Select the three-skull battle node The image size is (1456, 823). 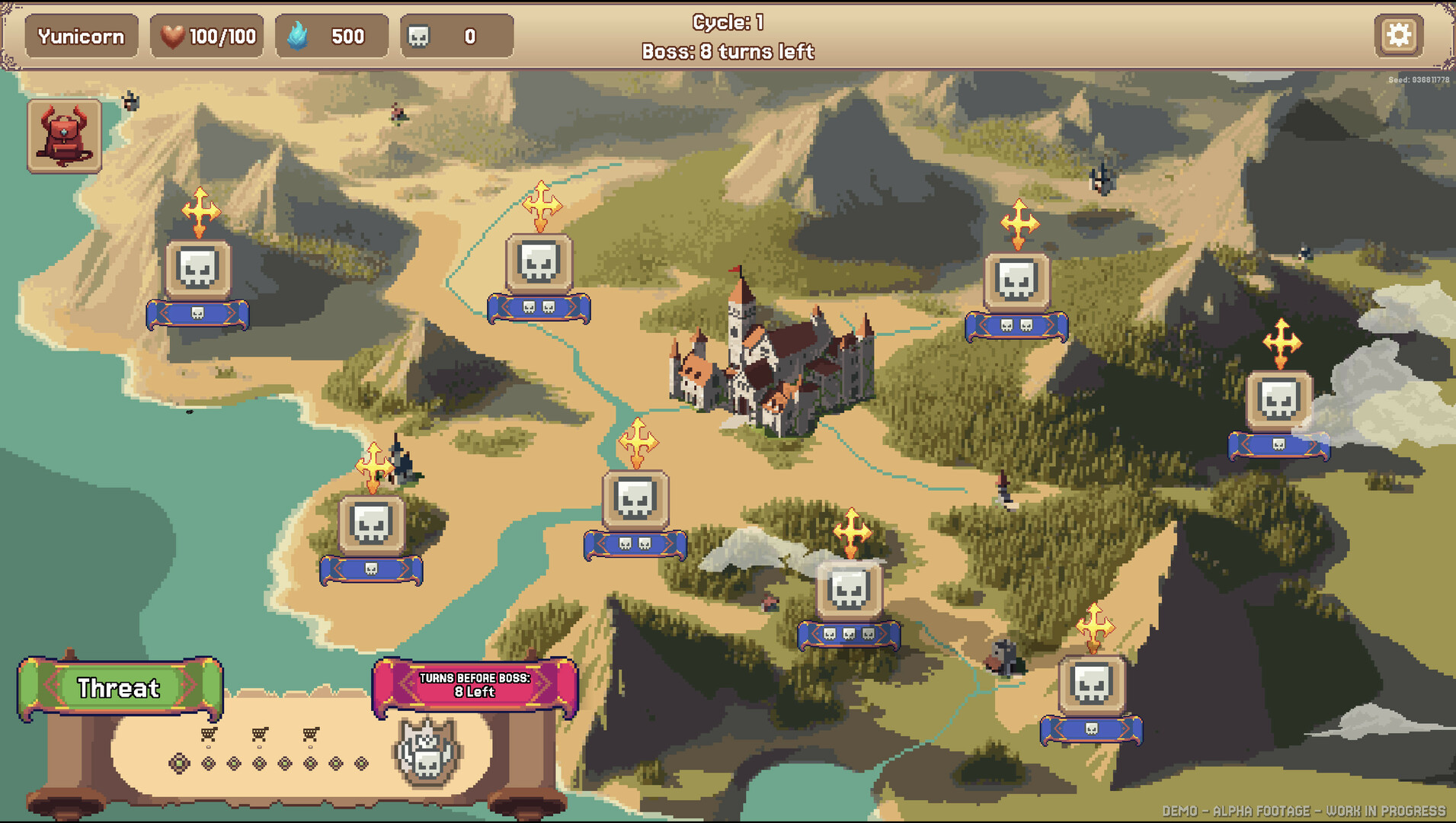pos(849,588)
